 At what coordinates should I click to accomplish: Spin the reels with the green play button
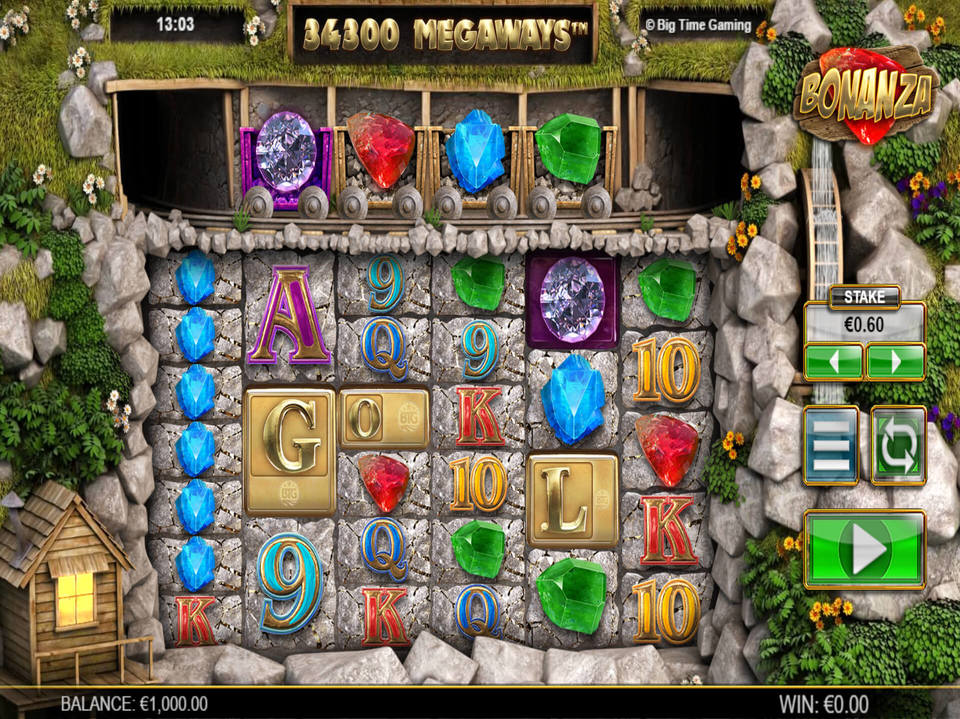coord(864,549)
